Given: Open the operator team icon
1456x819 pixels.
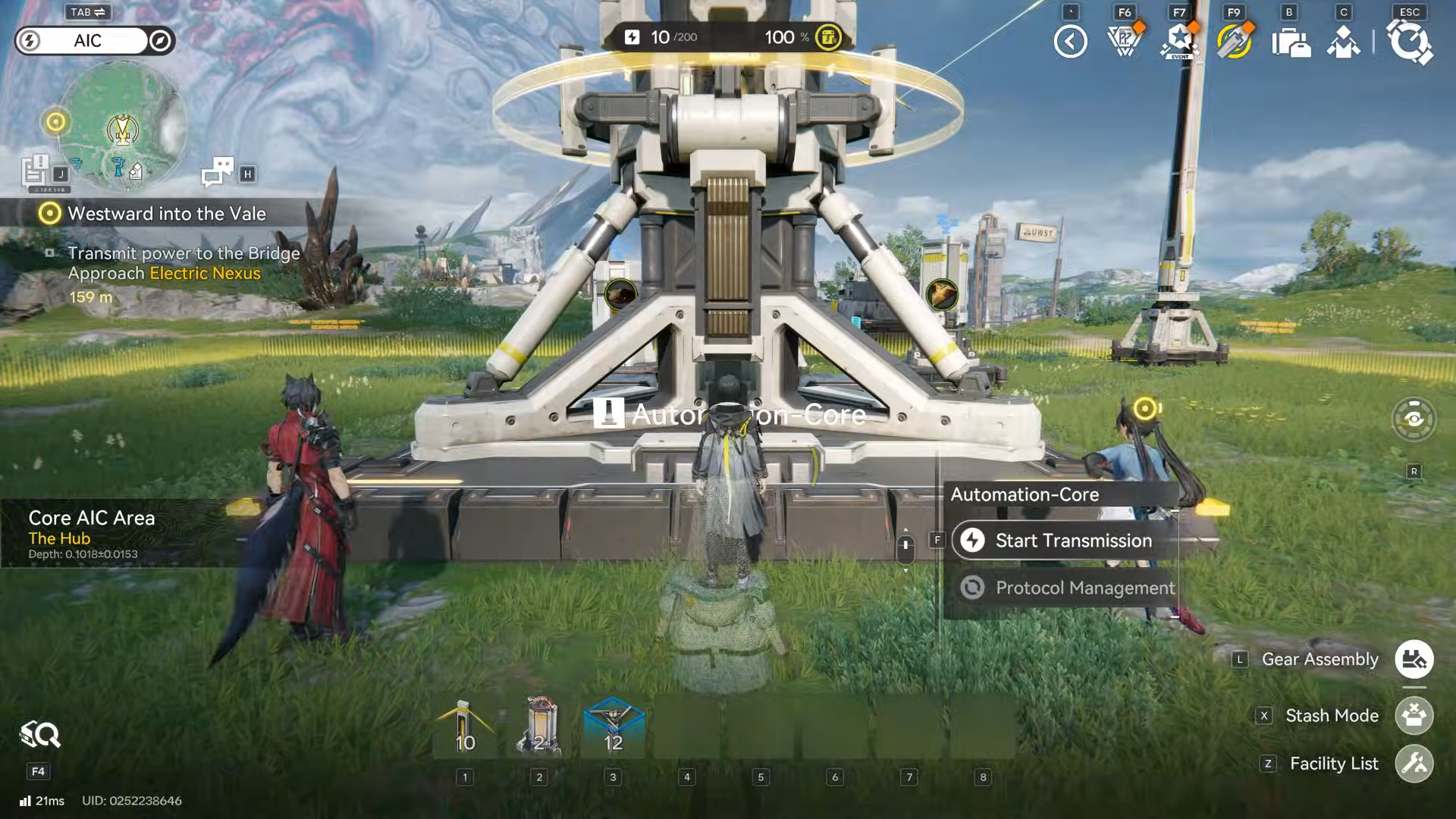Looking at the screenshot, I should click(x=1344, y=42).
